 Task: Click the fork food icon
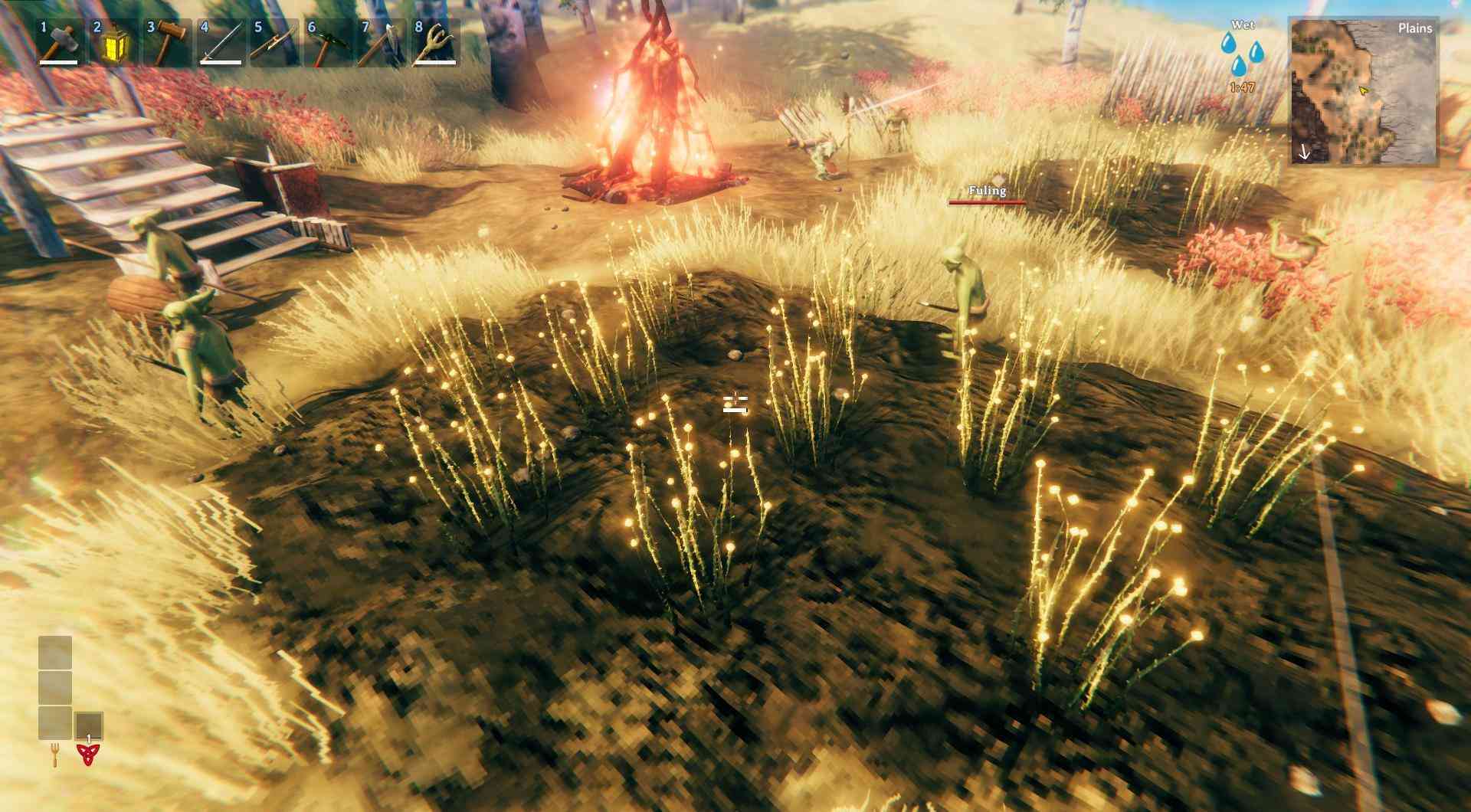[x=55, y=755]
